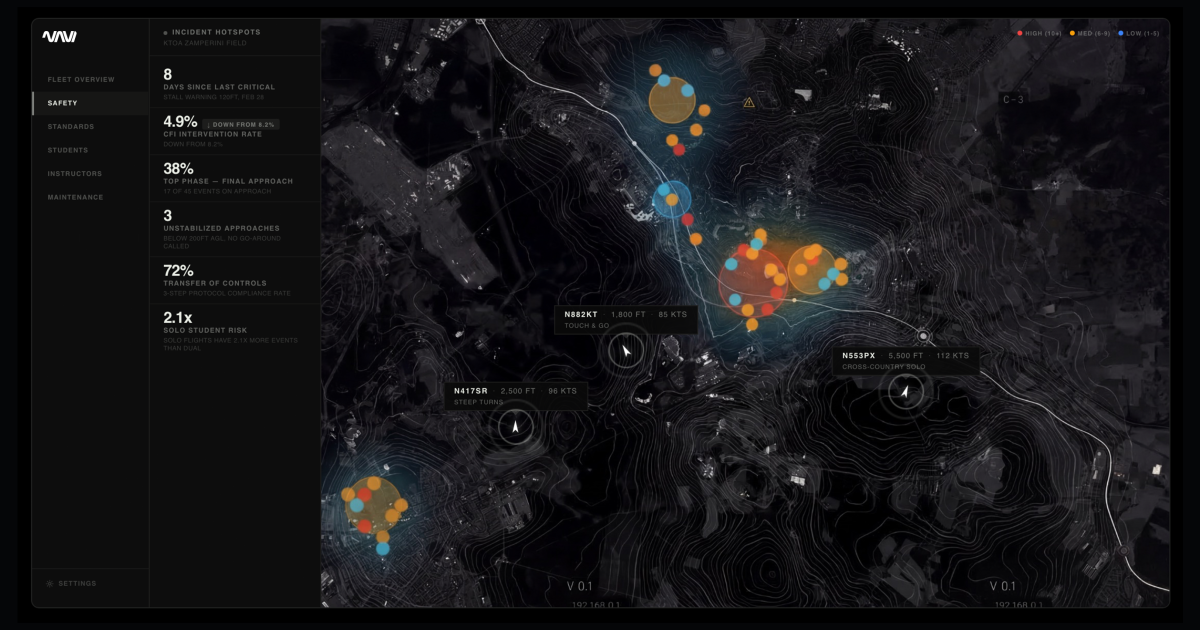Select the Days Since Last Critical card

(234, 82)
